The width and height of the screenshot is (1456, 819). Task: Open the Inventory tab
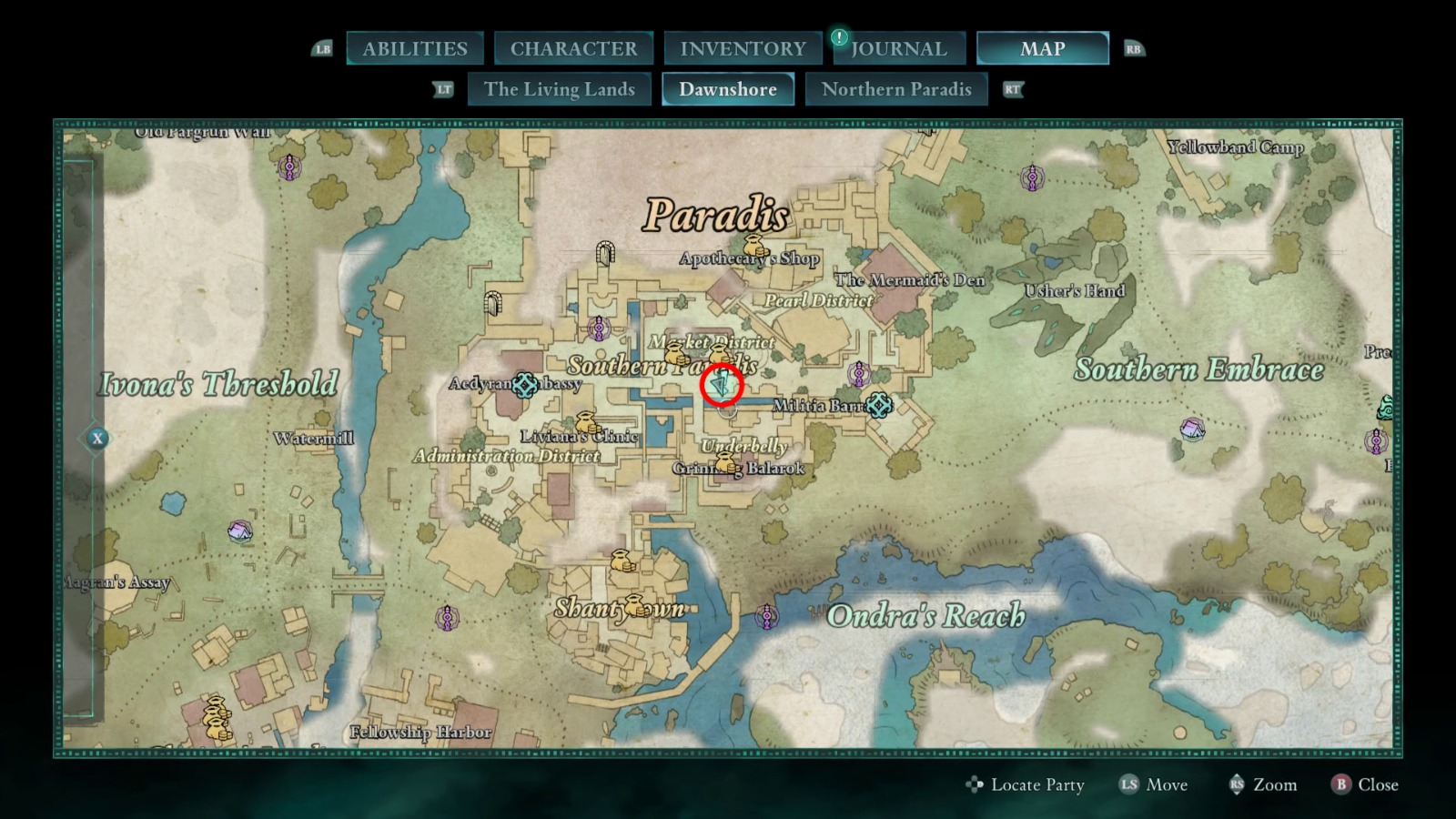coord(743,48)
